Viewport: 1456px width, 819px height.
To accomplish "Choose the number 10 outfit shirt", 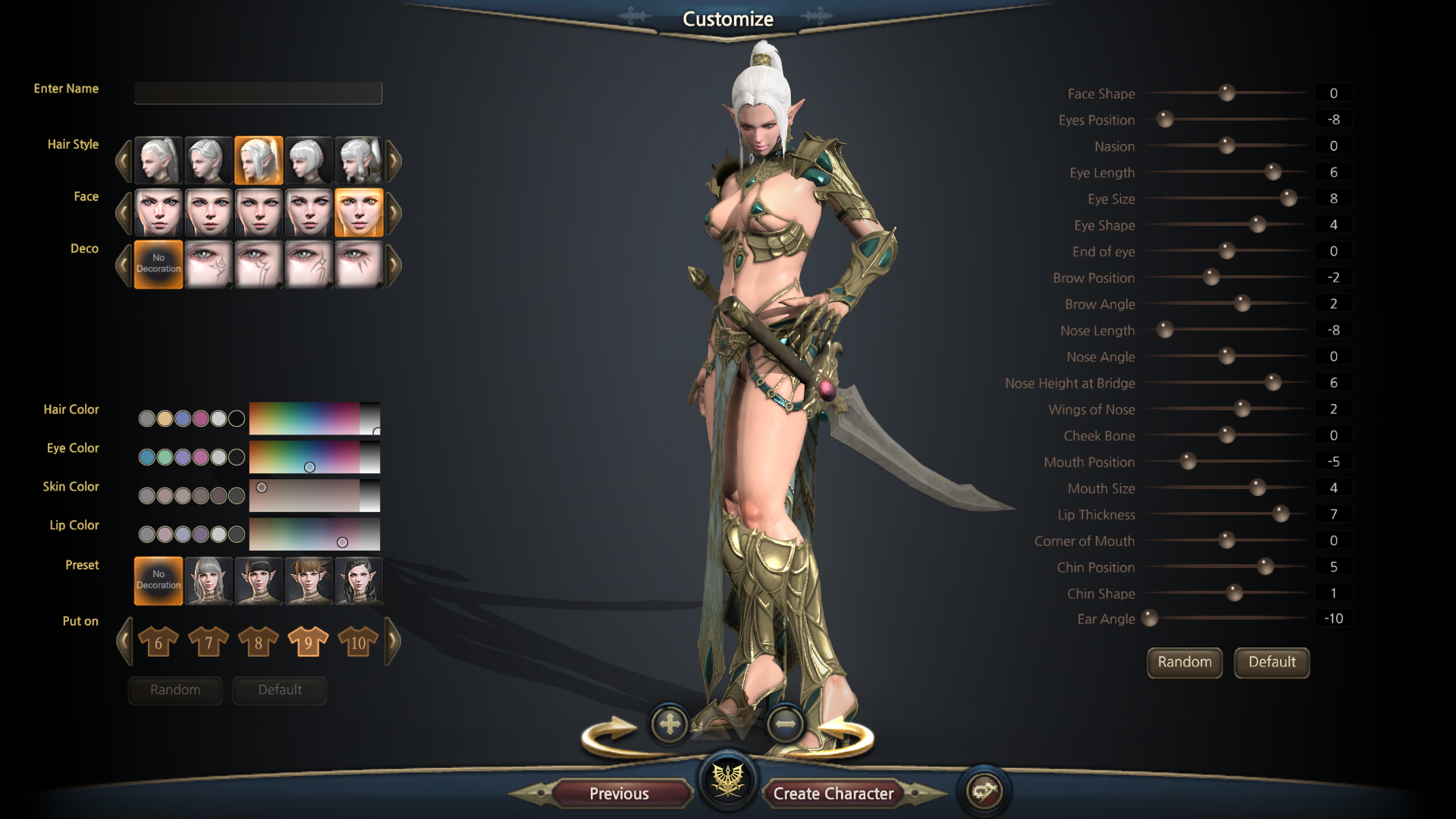I will [x=358, y=642].
